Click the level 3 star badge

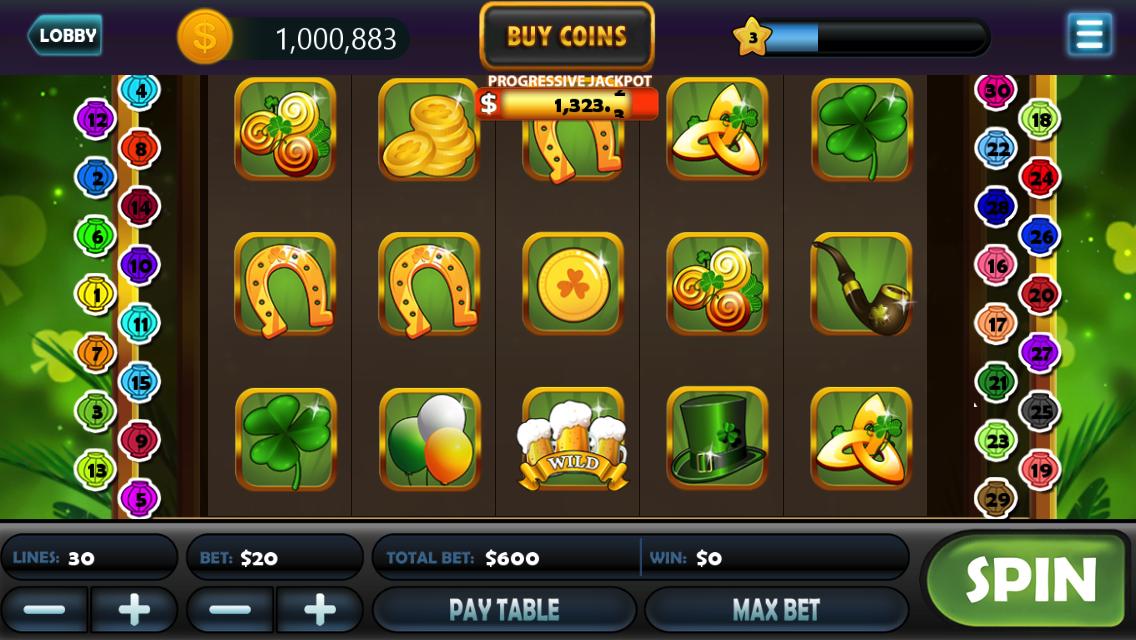click(x=752, y=37)
